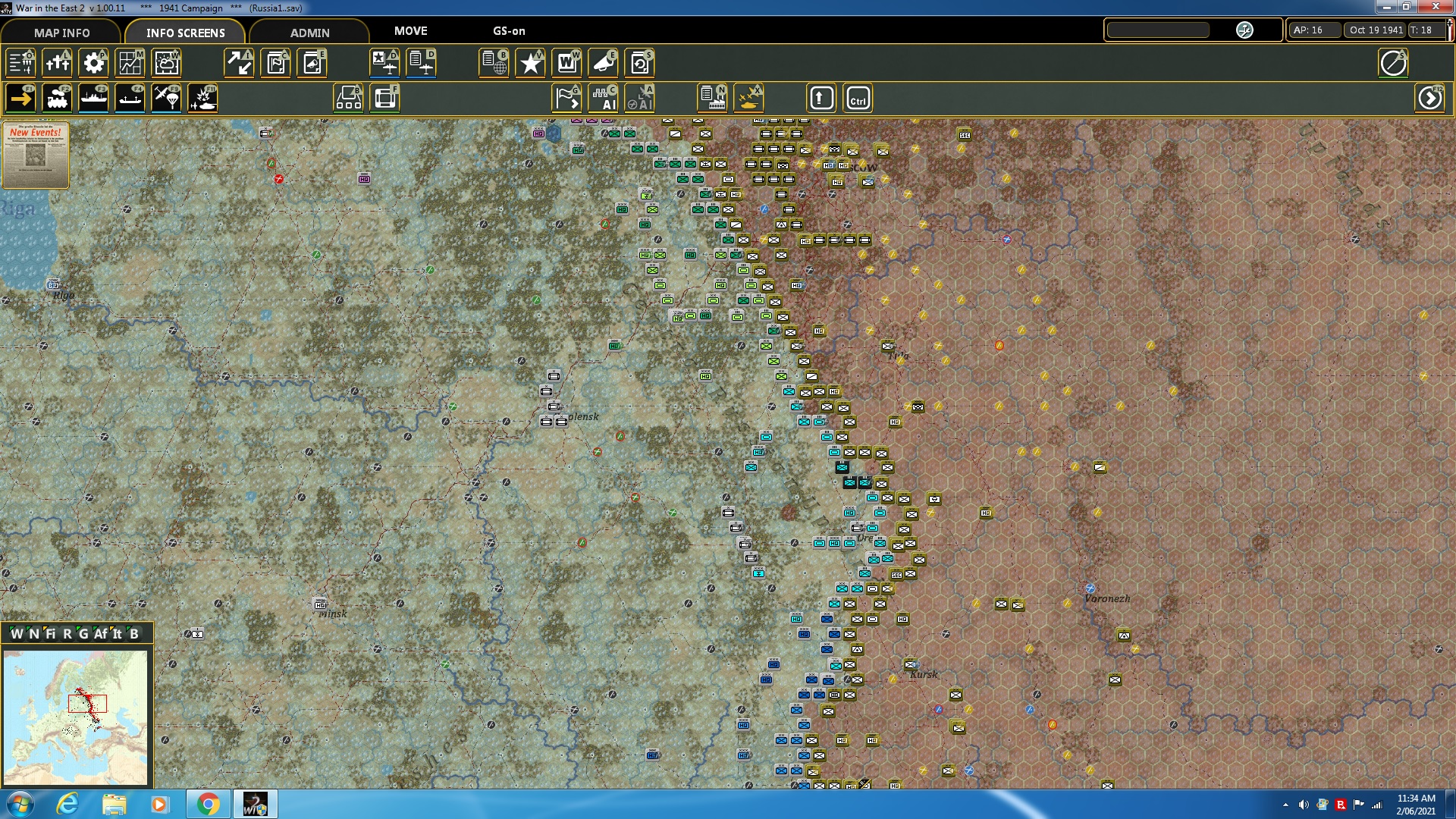Open the New Events newspaper
The height and width of the screenshot is (819, 1456).
(35, 155)
